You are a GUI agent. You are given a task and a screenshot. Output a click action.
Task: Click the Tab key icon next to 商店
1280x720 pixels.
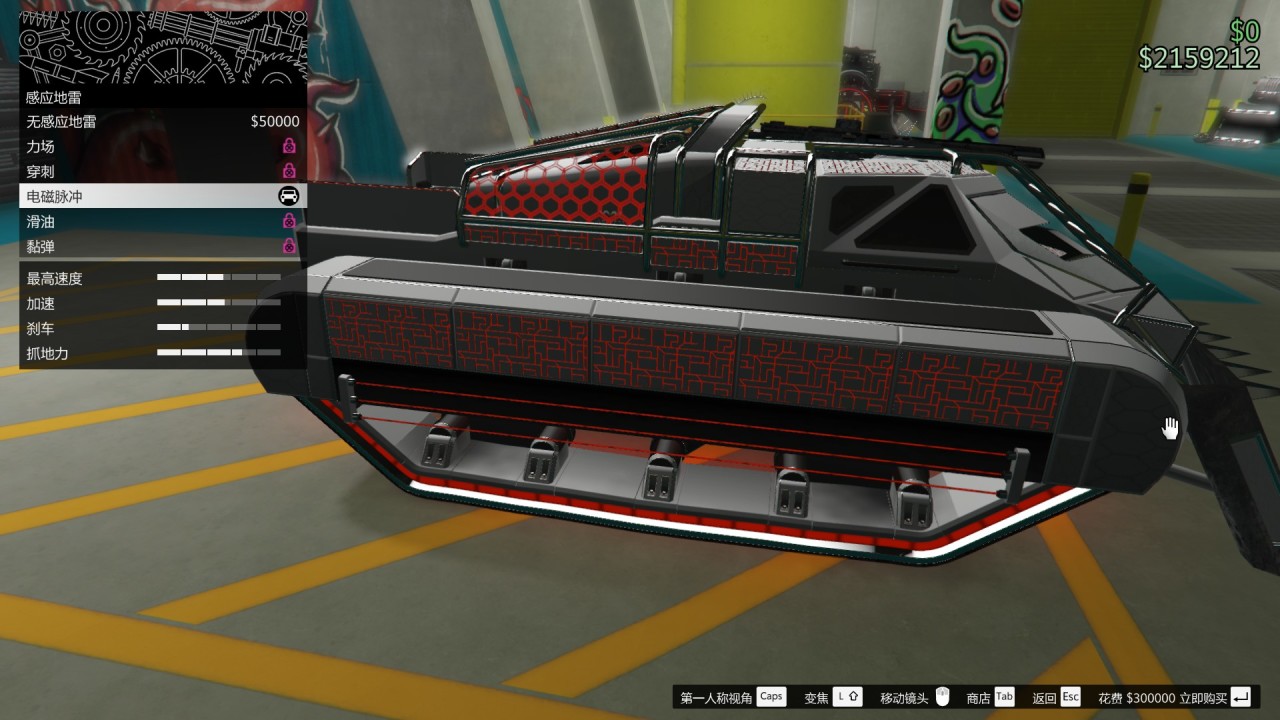click(1003, 697)
